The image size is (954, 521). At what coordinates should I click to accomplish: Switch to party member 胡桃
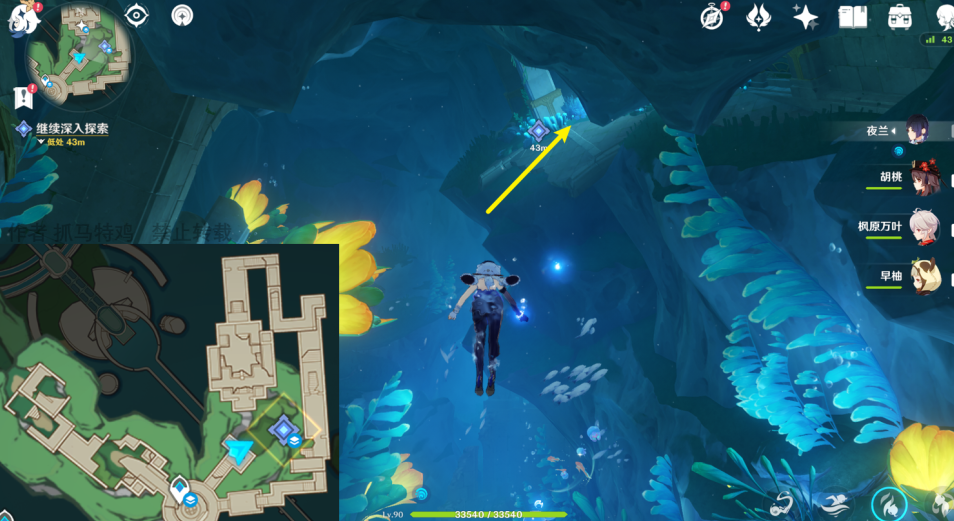coord(922,179)
